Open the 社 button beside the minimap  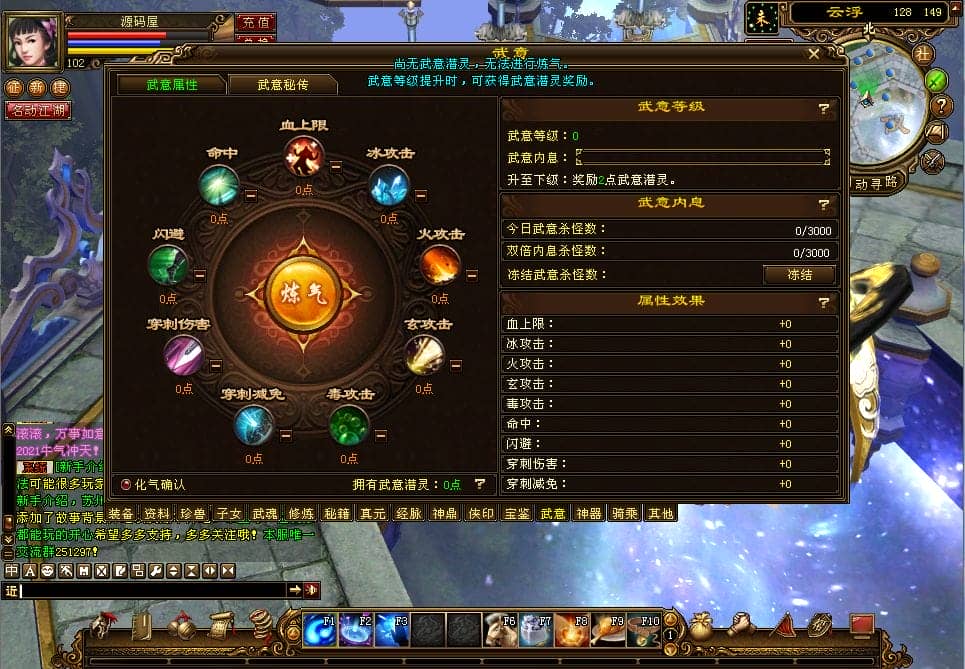pos(922,53)
